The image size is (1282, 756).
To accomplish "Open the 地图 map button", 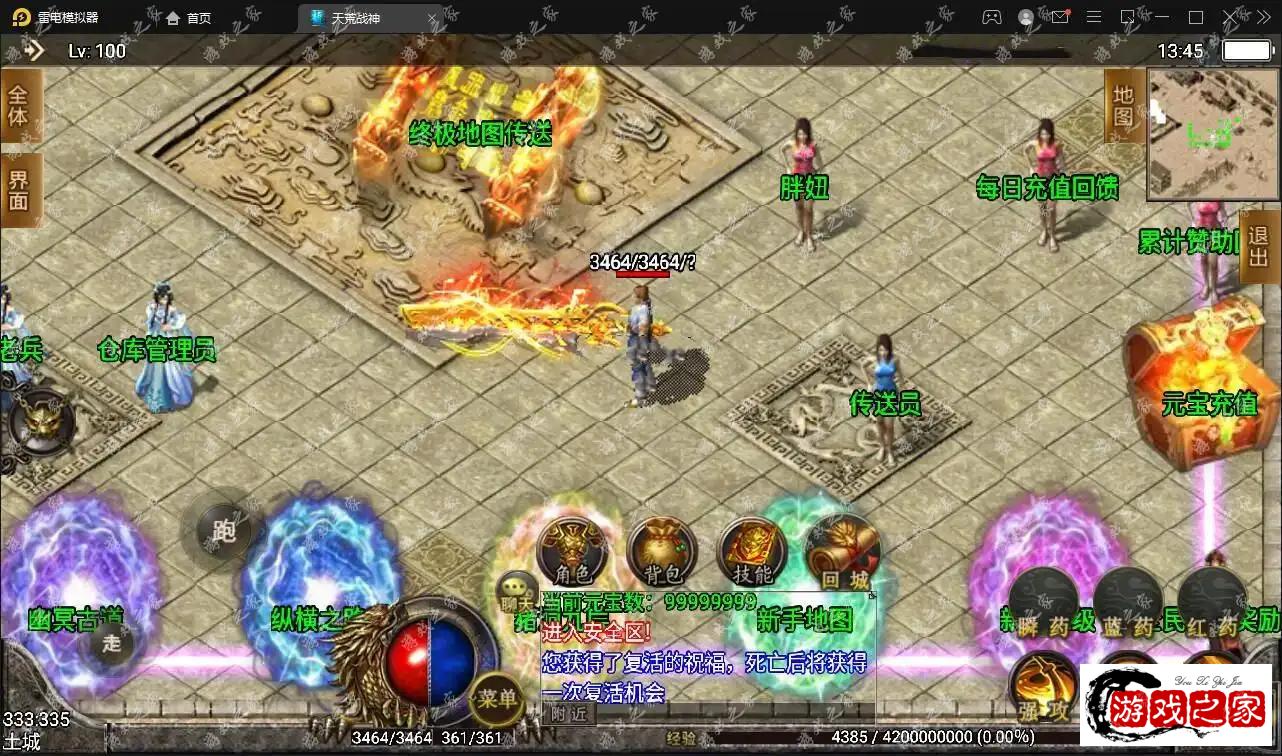I will [x=1124, y=106].
